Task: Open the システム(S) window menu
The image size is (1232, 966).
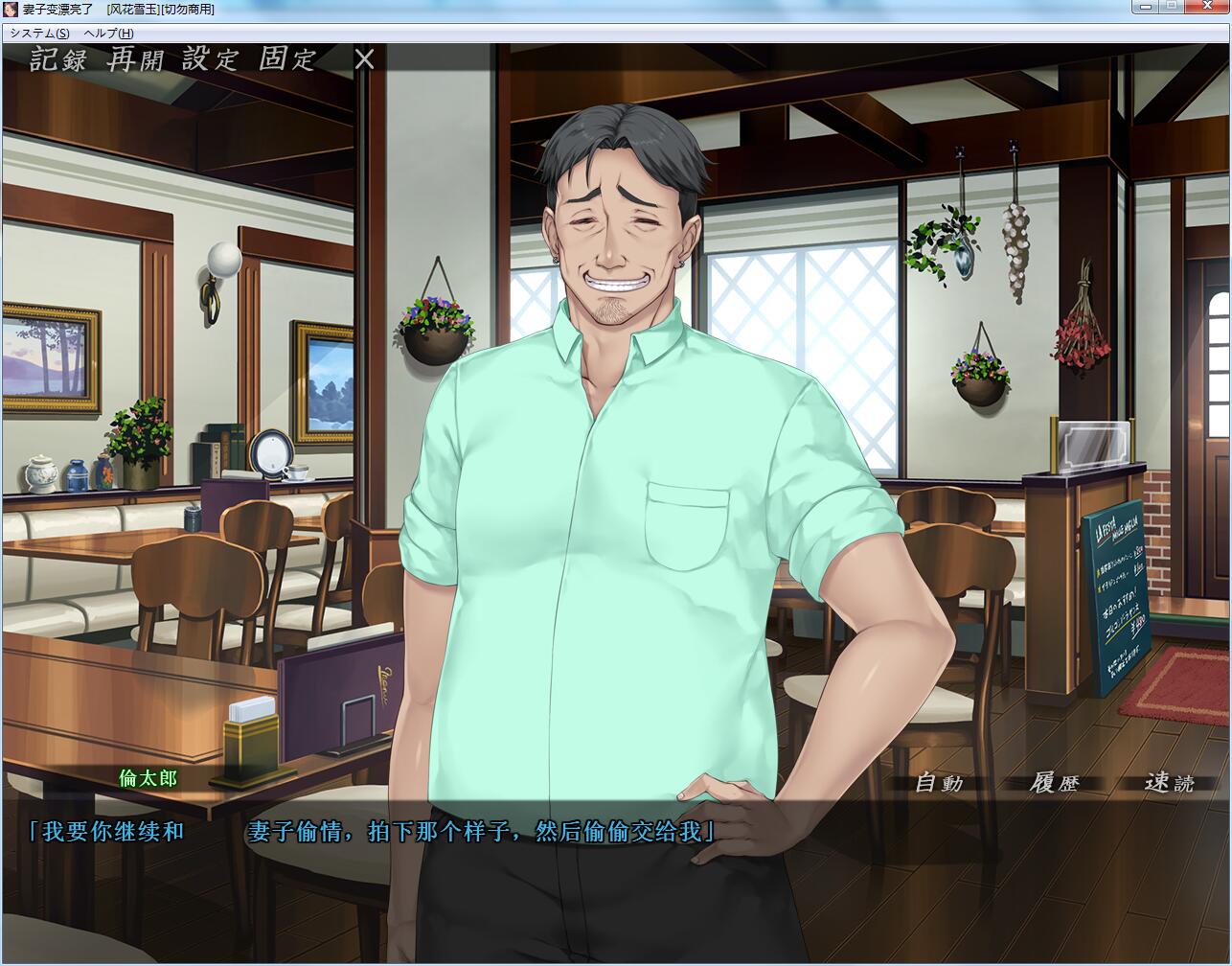Action: tap(39, 34)
